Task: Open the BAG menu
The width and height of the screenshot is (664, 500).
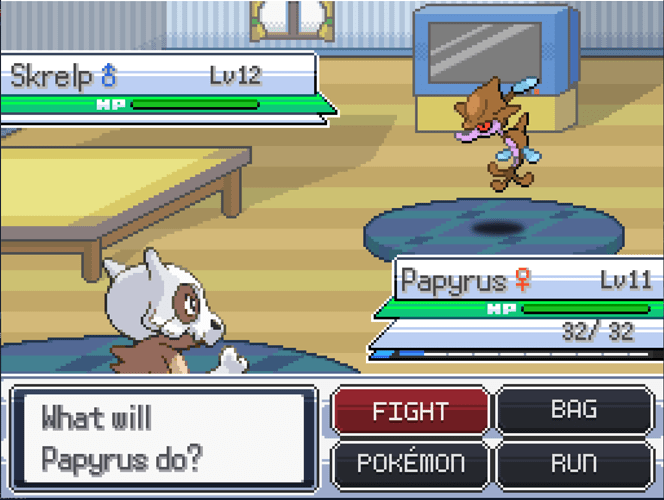Action: click(574, 410)
